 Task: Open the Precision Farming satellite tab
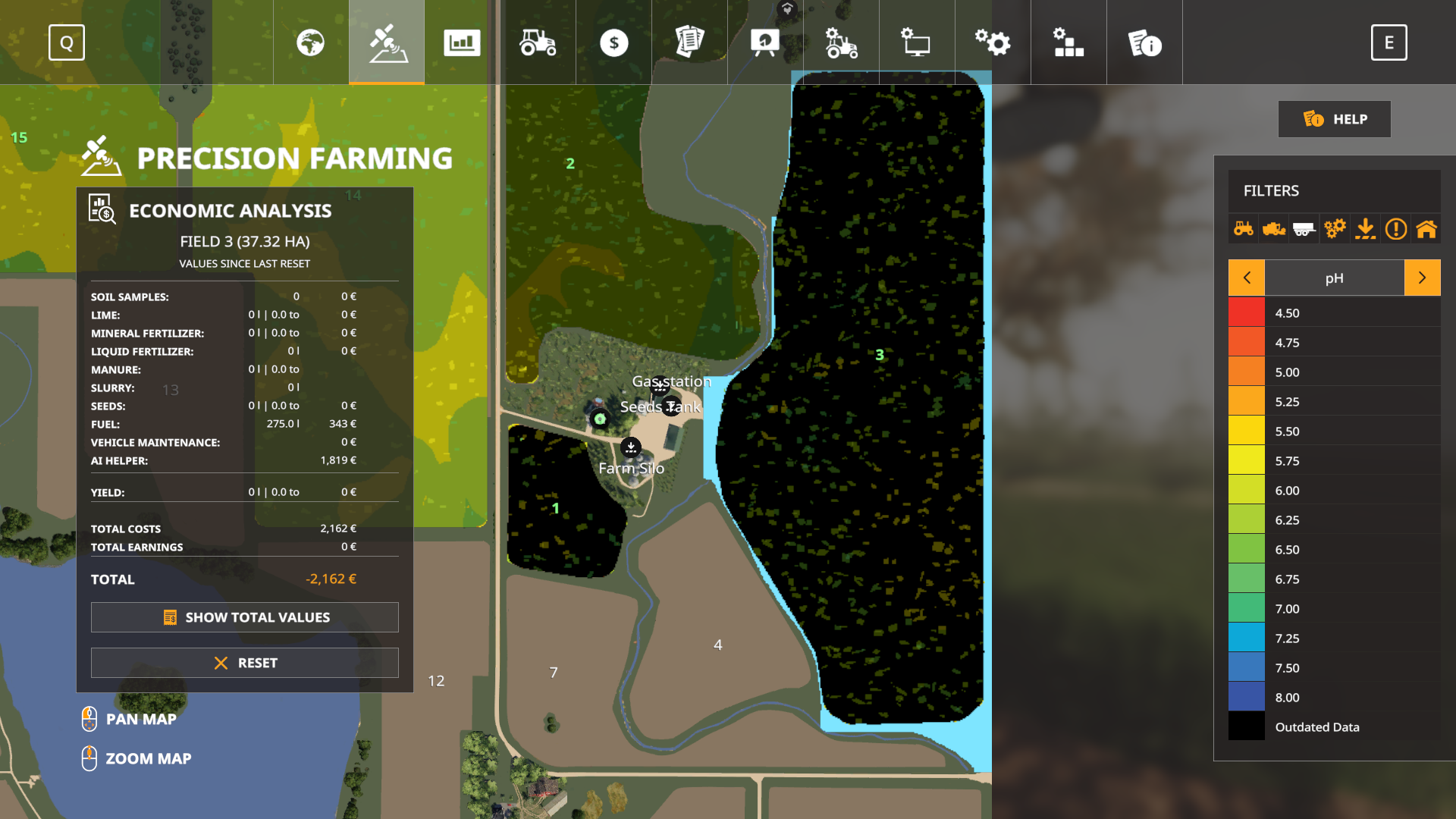point(386,42)
